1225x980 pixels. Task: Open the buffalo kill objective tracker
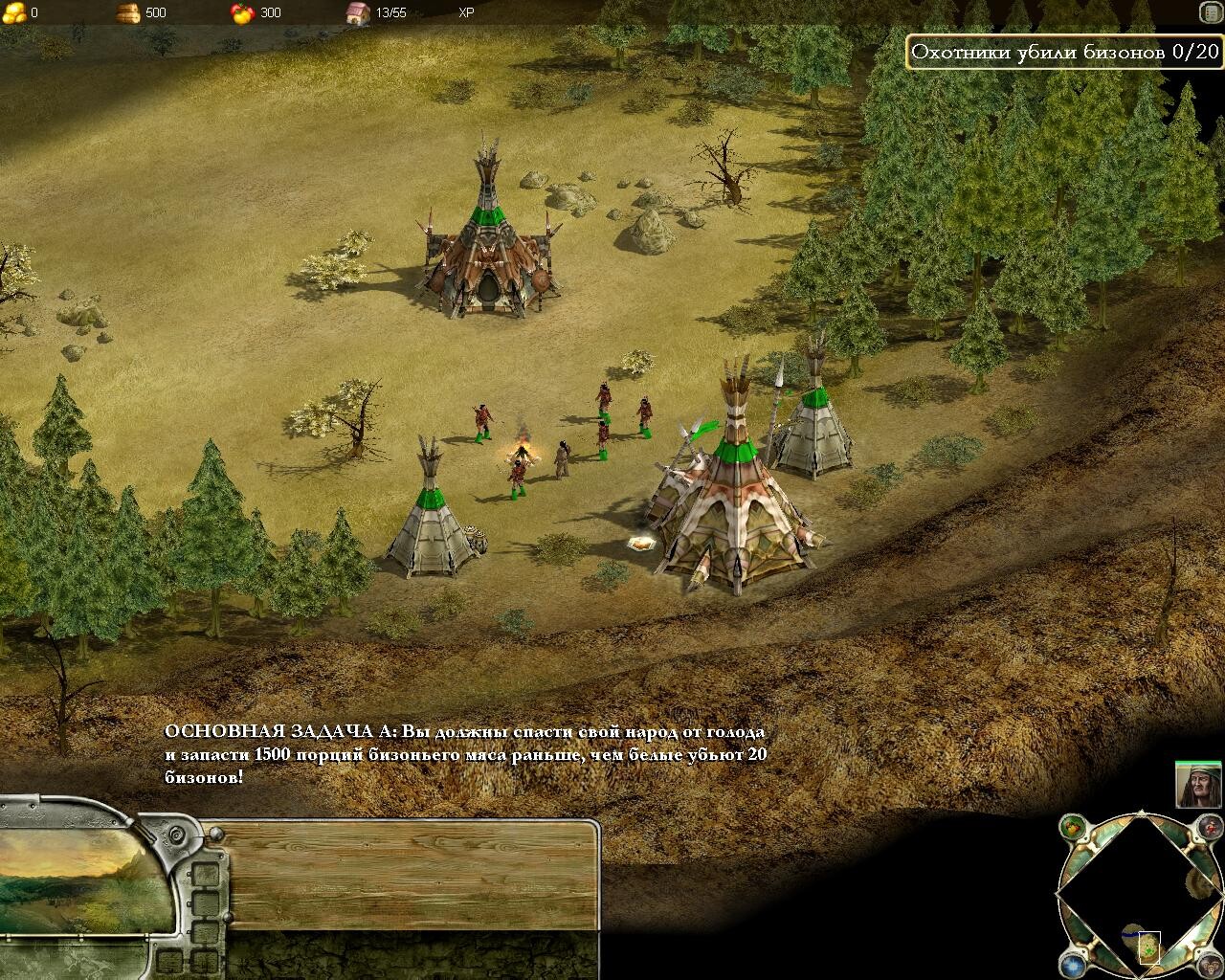[1064, 53]
